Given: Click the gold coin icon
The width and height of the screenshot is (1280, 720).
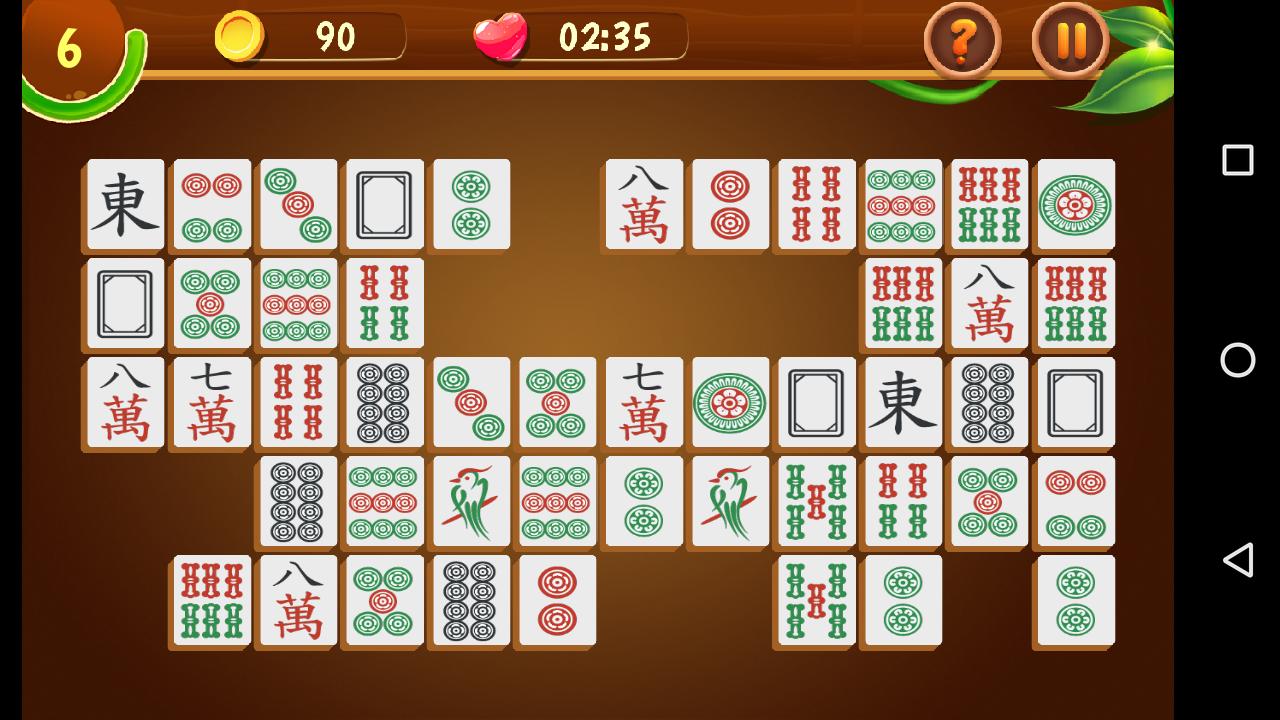Looking at the screenshot, I should tap(241, 38).
